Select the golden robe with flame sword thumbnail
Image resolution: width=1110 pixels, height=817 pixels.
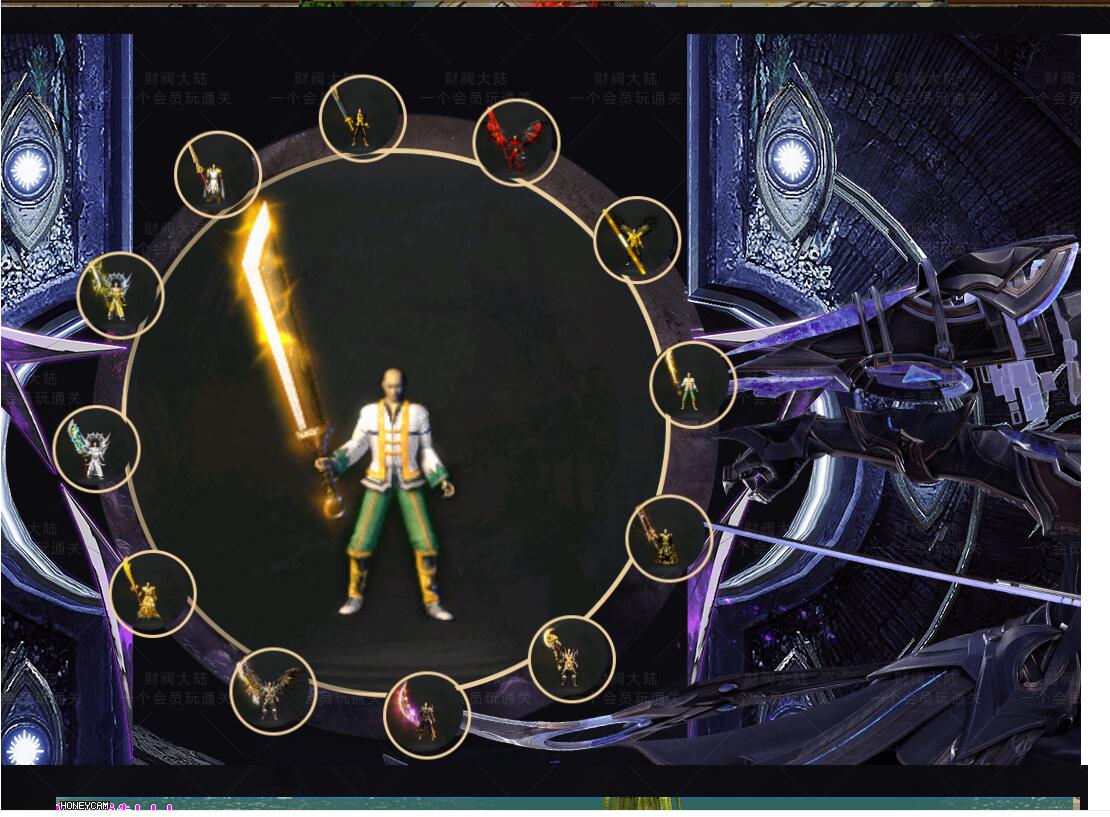[153, 593]
